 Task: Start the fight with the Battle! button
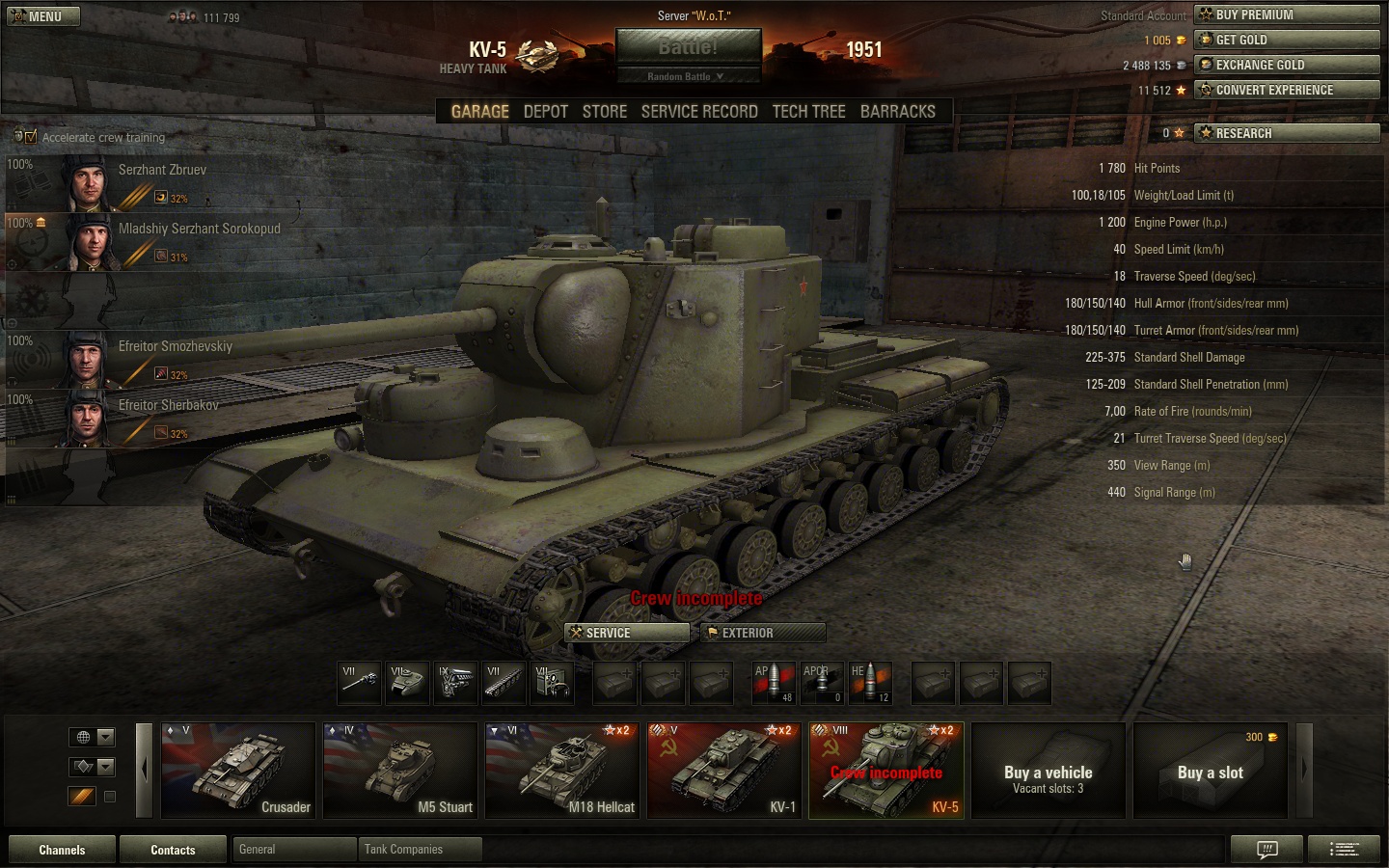click(688, 47)
